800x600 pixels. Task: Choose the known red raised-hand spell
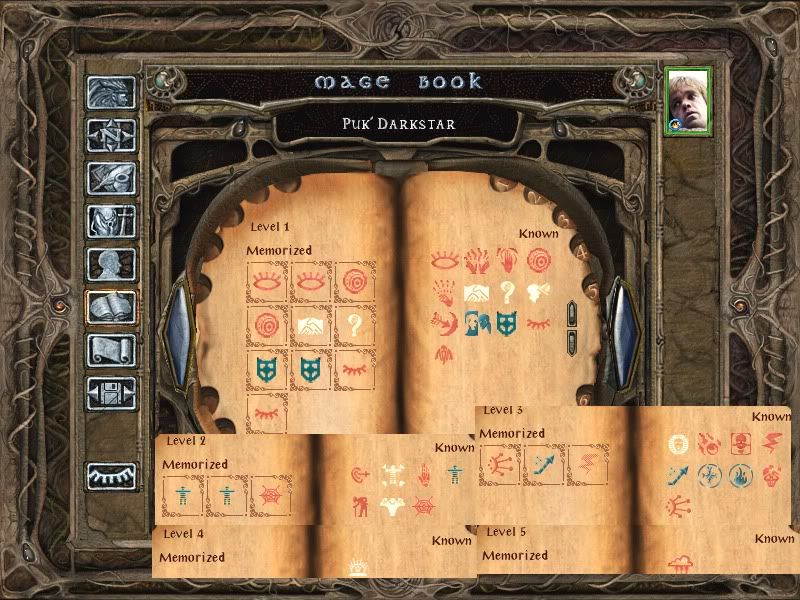tap(510, 262)
